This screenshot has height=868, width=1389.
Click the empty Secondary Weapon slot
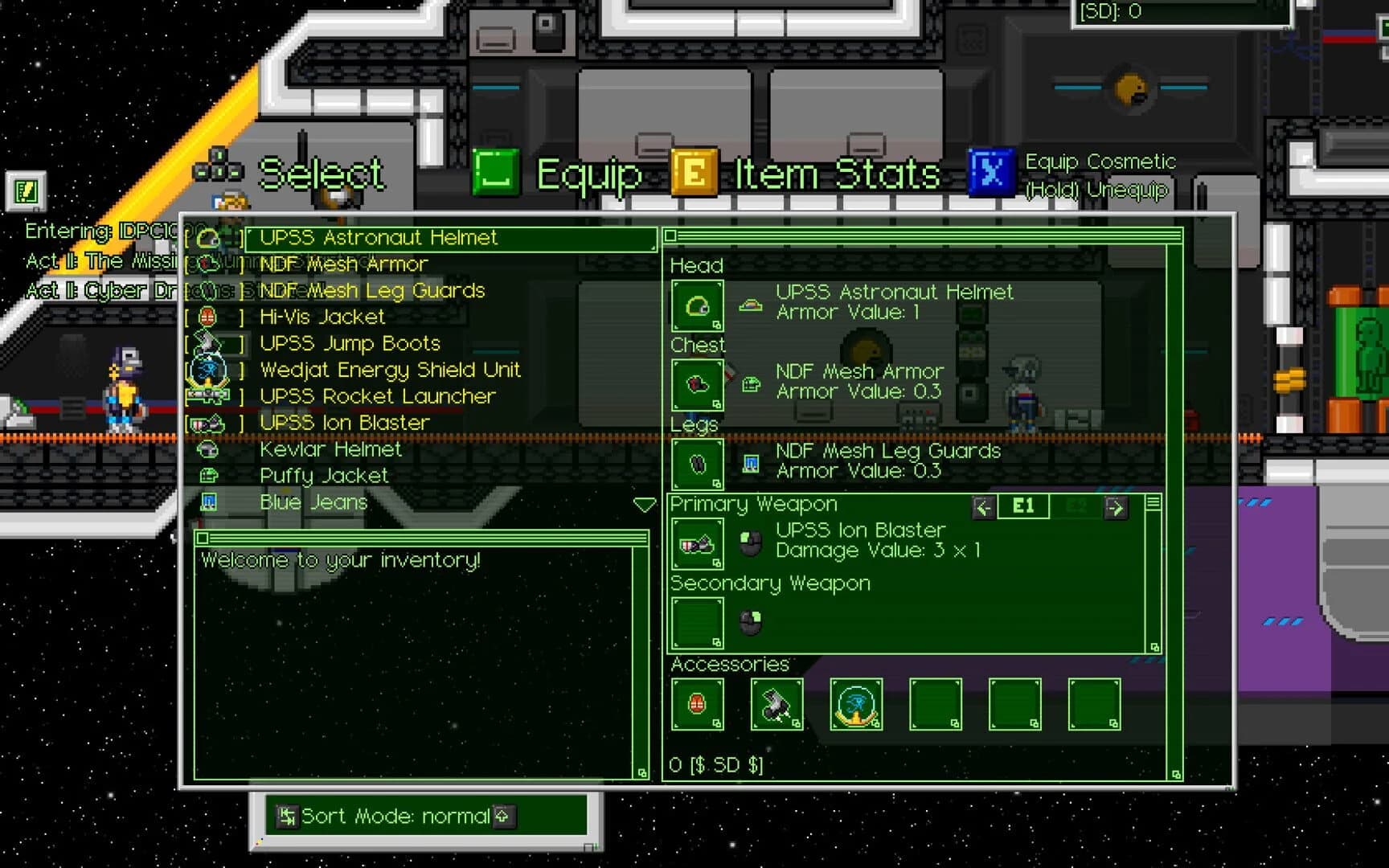696,623
